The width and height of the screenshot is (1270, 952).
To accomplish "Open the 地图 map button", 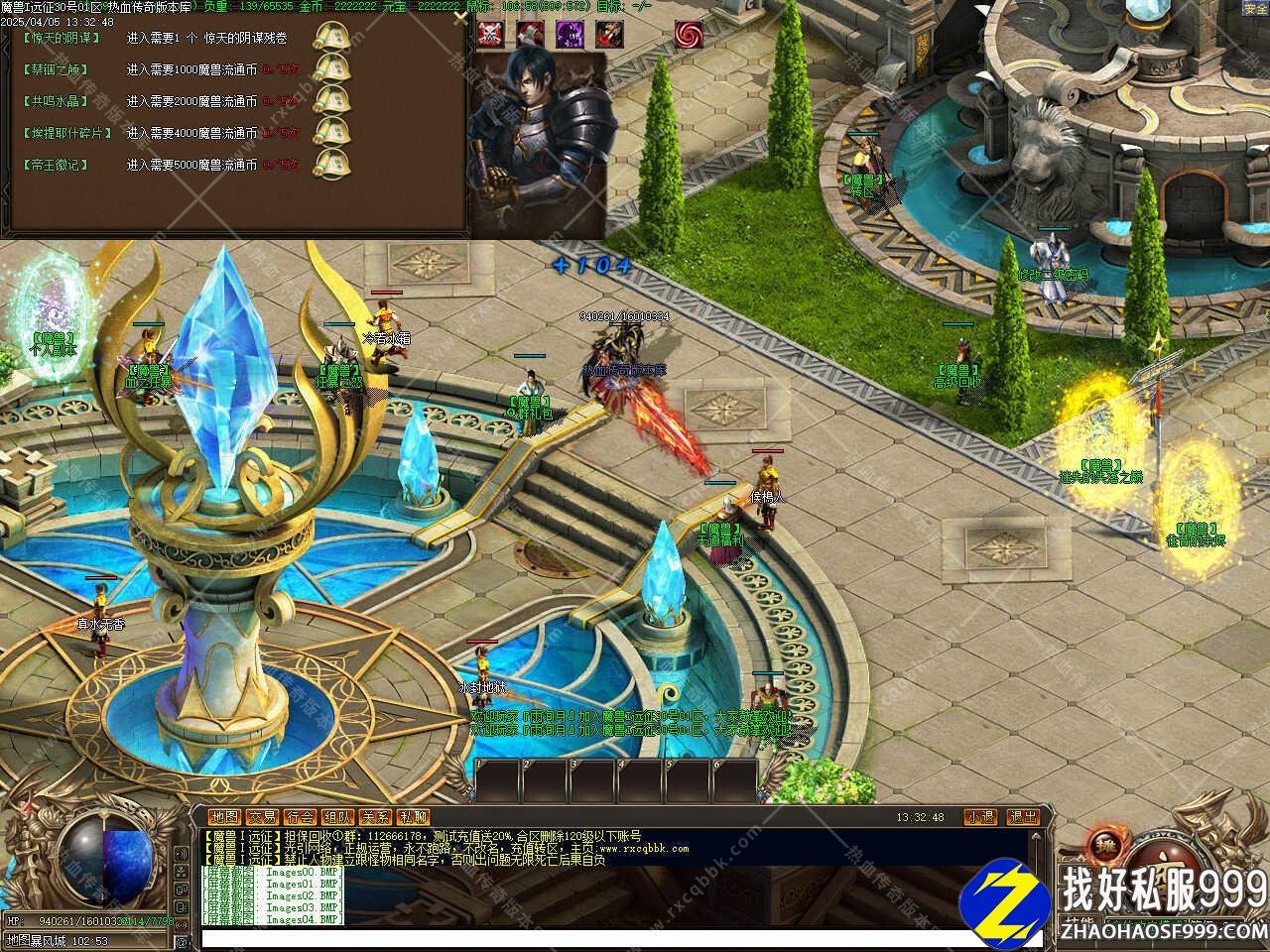I will tap(225, 817).
